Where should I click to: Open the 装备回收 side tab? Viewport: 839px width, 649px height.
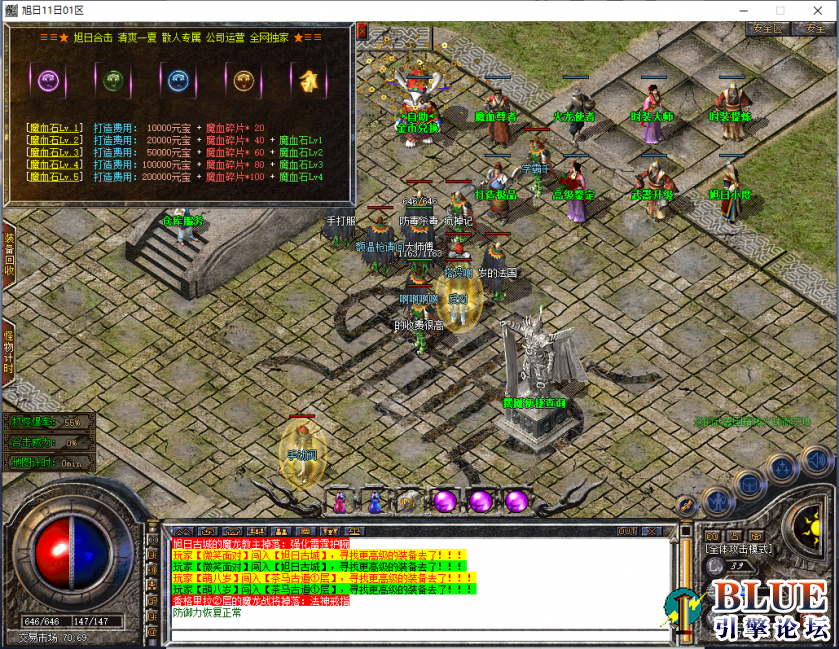pos(8,255)
